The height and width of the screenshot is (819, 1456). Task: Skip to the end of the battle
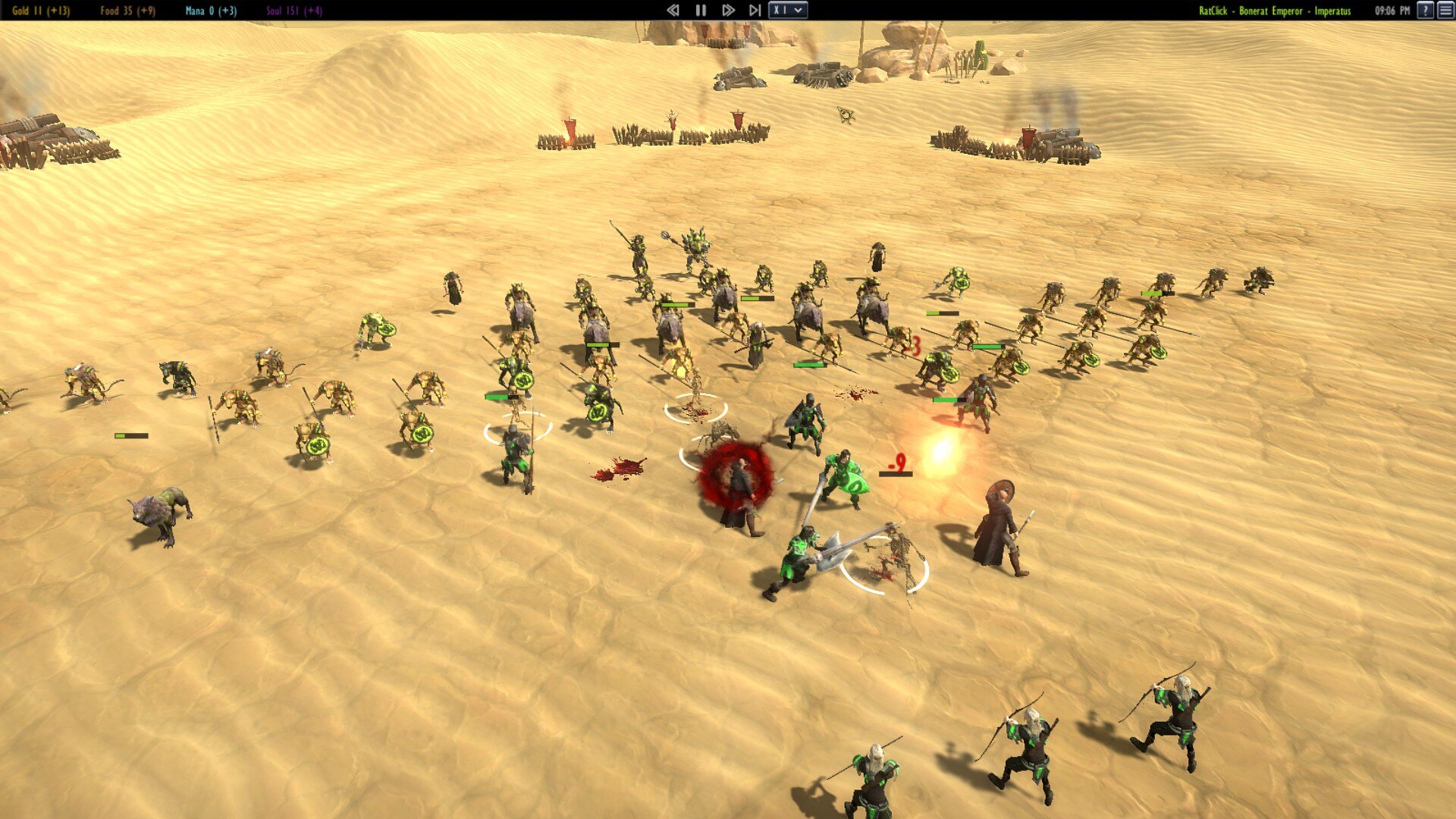[755, 11]
